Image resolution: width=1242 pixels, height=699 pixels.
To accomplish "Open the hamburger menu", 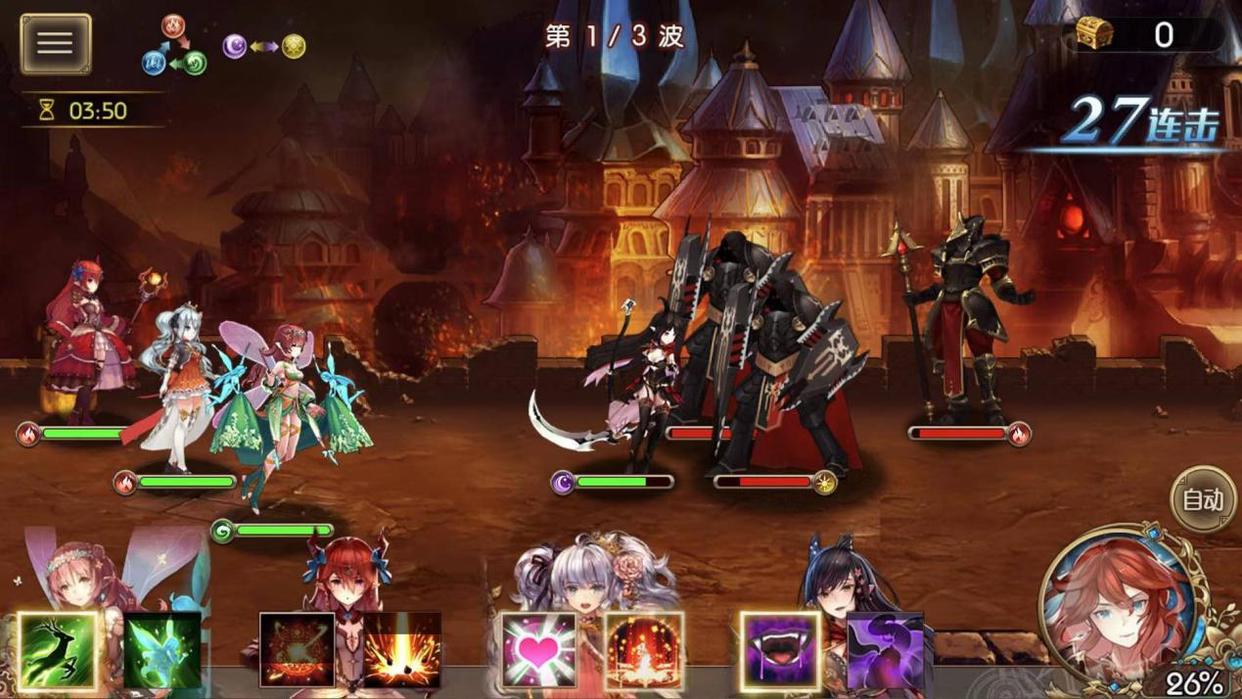I will tap(55, 43).
